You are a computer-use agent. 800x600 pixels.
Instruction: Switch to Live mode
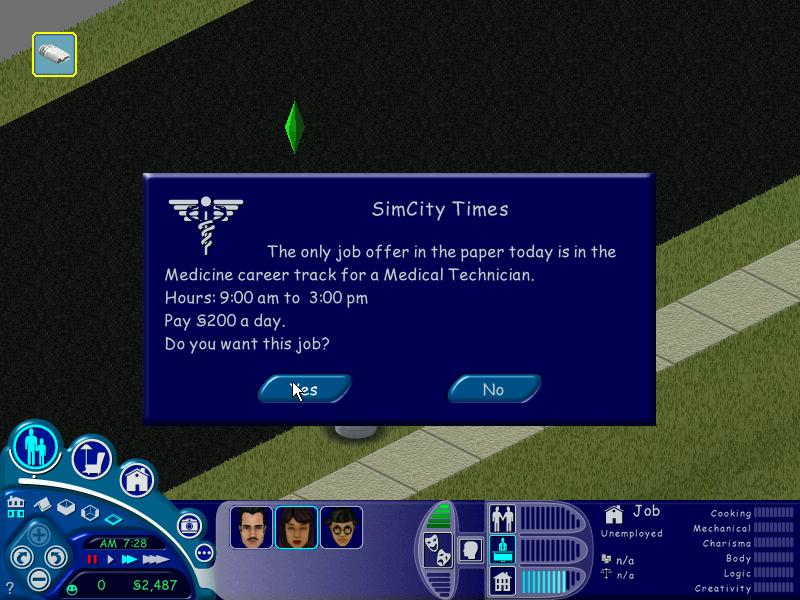(36, 449)
